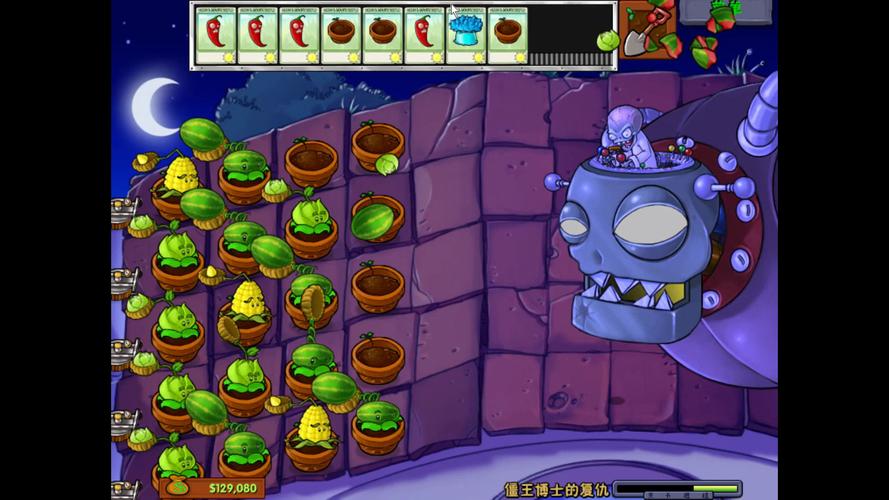Select the Ice-shroom seed card
Screen dimensions: 889x500
point(466,36)
